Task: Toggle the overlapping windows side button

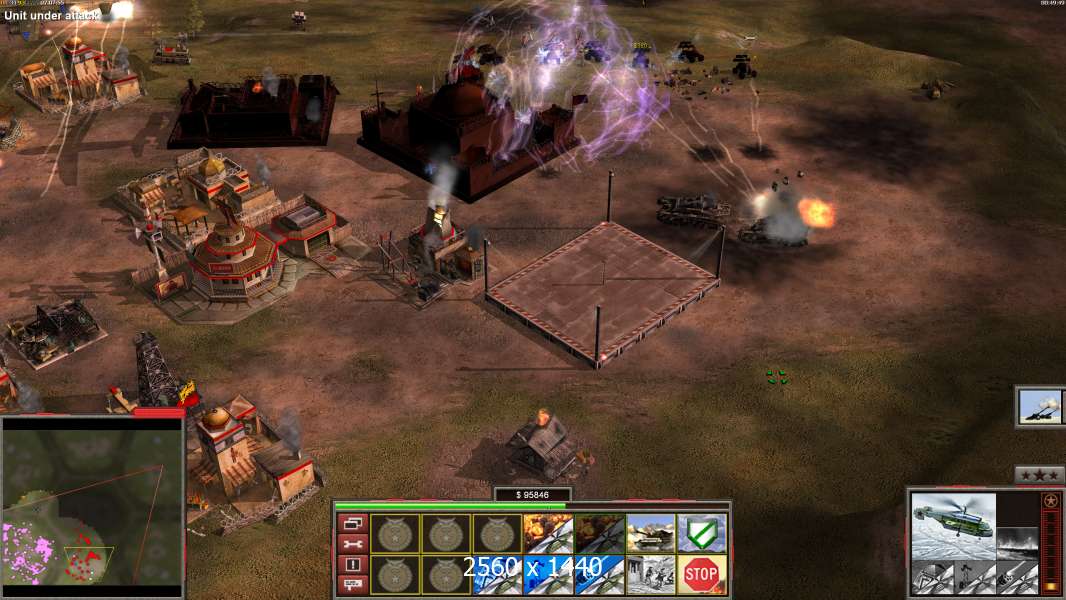Action: point(351,523)
